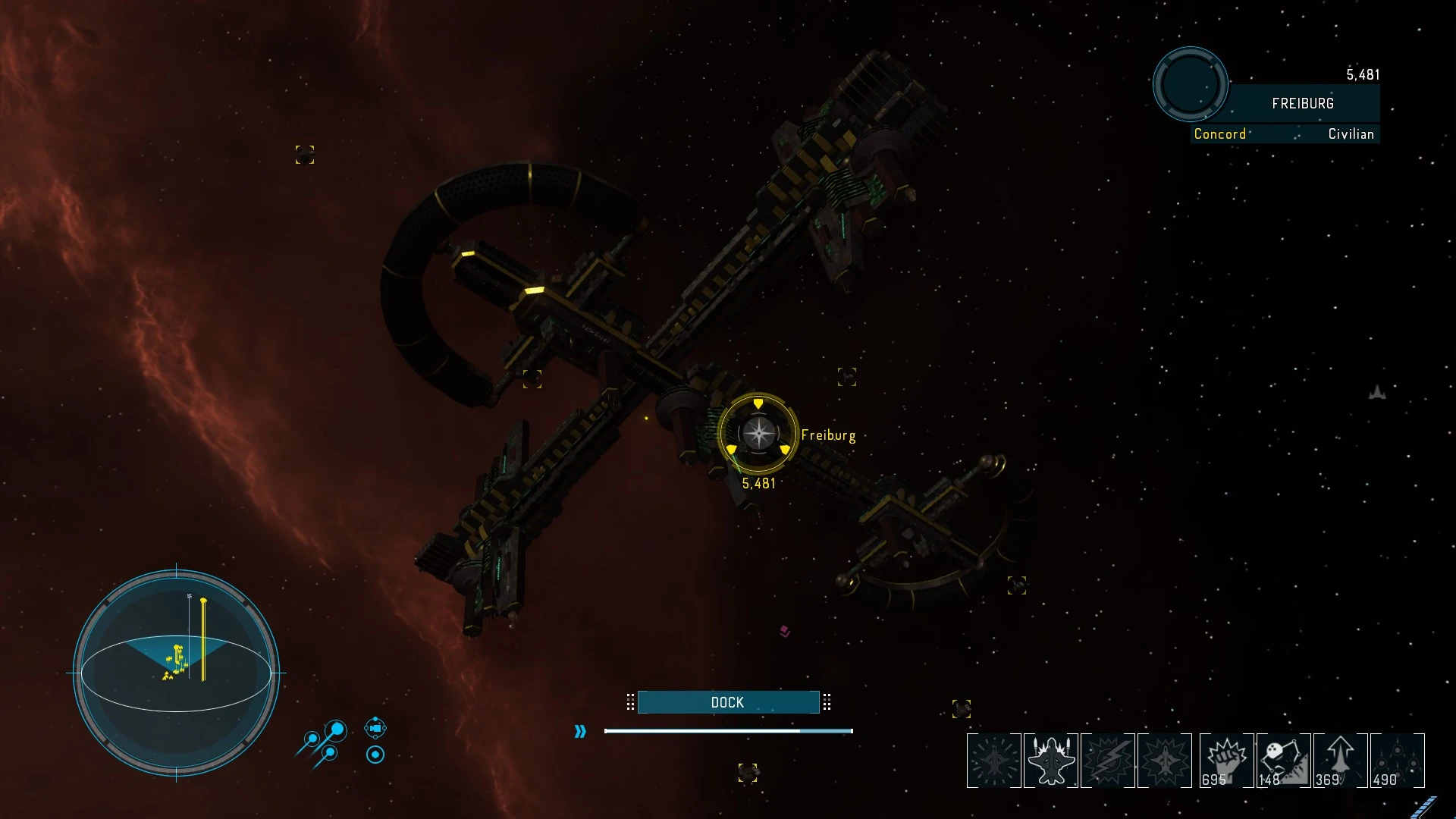The width and height of the screenshot is (1456, 819).
Task: Click the double-chevron boost indicator
Action: tap(580, 731)
